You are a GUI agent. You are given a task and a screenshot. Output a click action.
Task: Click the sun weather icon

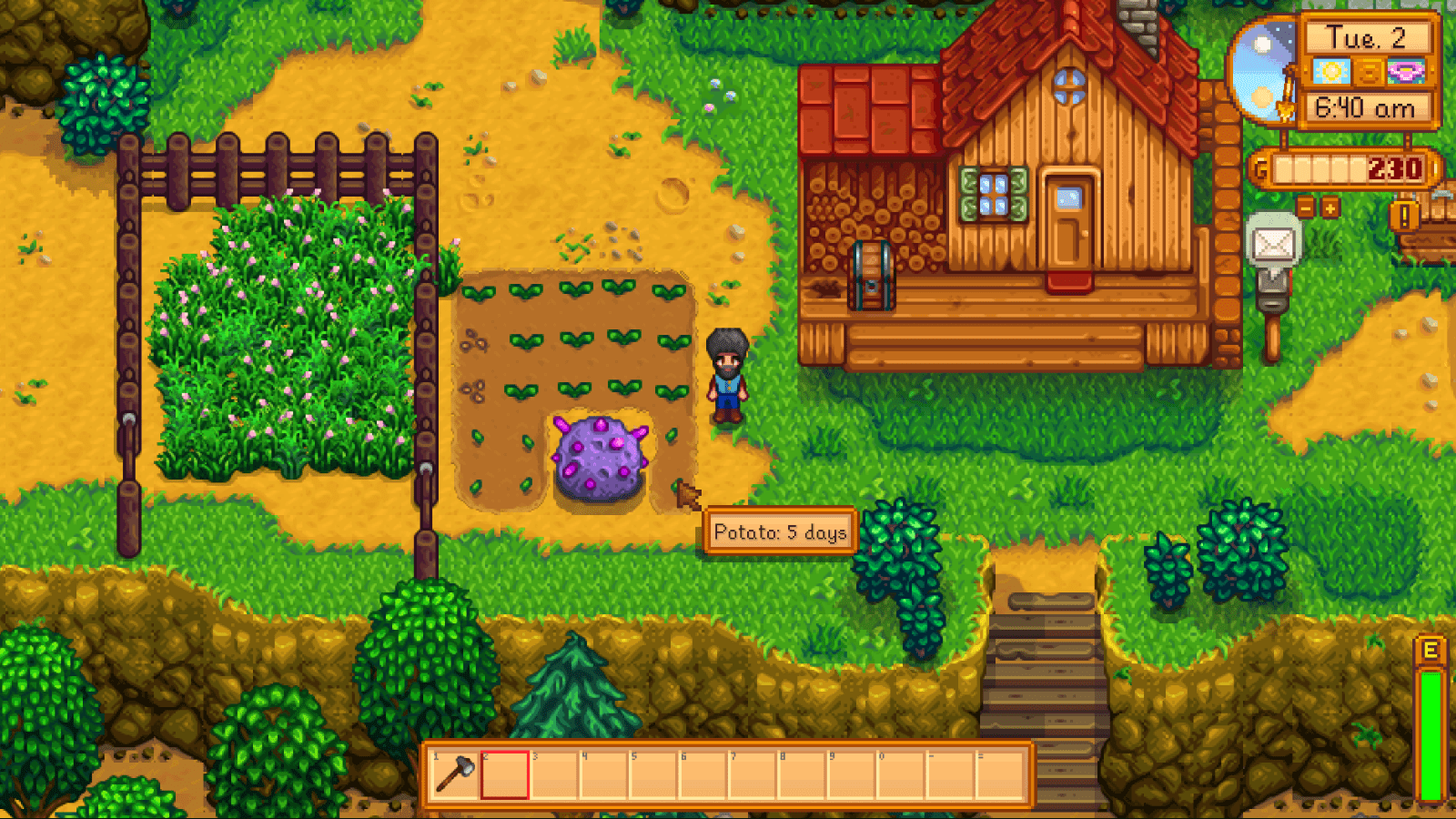(1330, 71)
